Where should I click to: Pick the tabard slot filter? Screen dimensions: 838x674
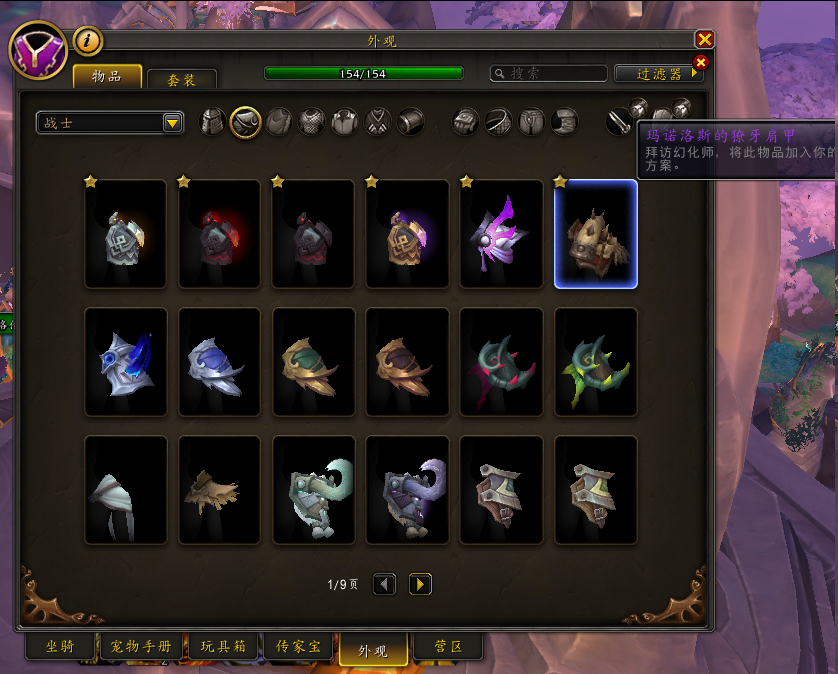click(377, 122)
